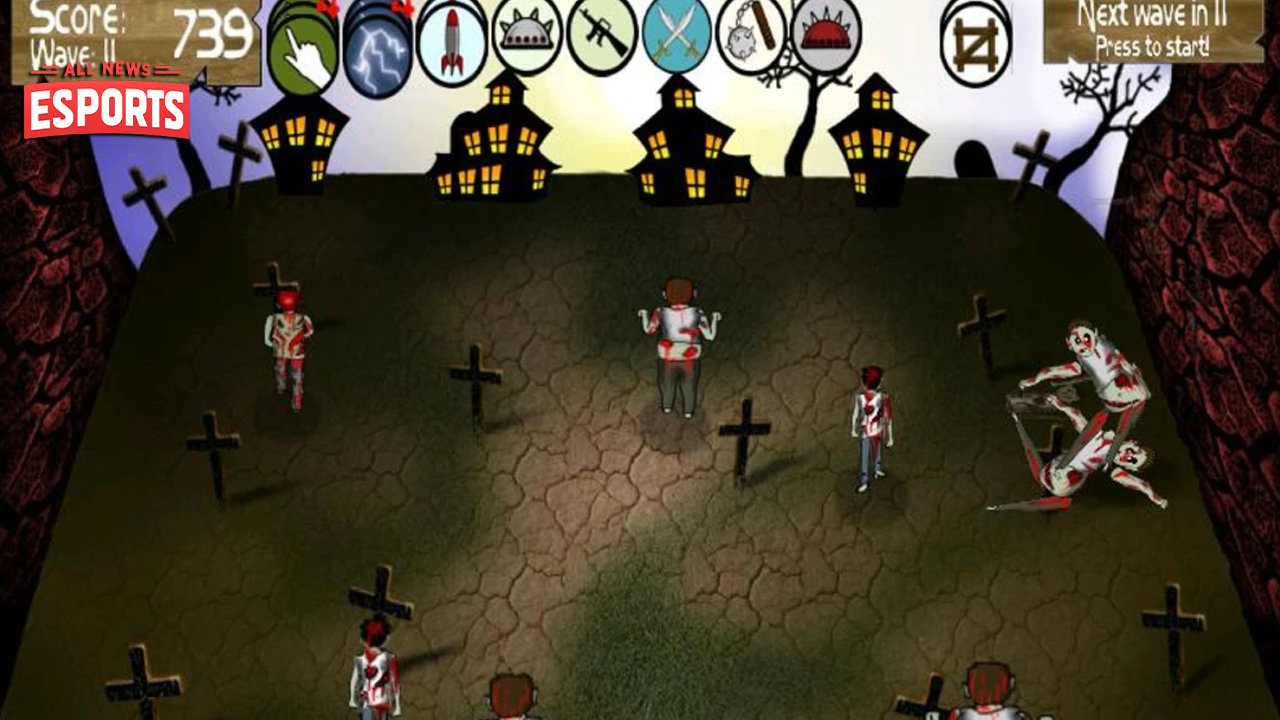This screenshot has width=1280, height=720.
Task: Start the next wave now
Action: [1152, 30]
